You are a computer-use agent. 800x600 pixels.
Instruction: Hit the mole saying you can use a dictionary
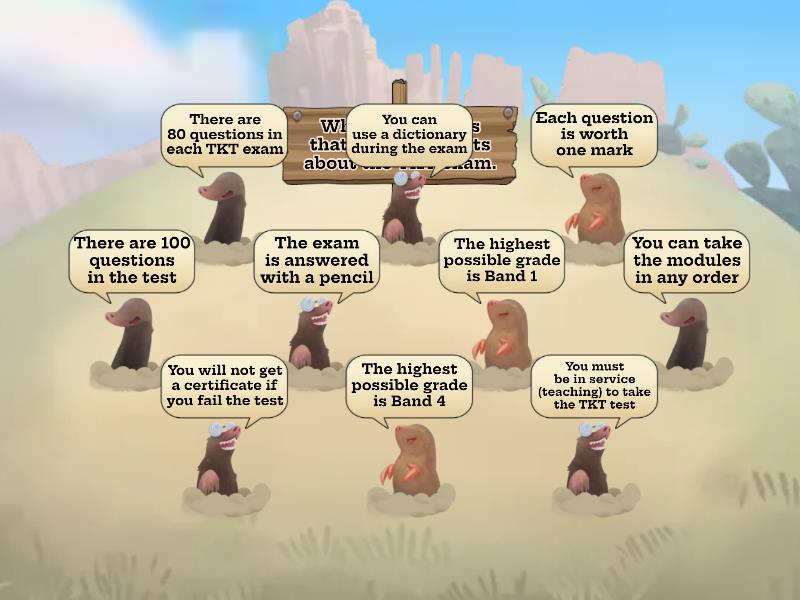(x=405, y=208)
